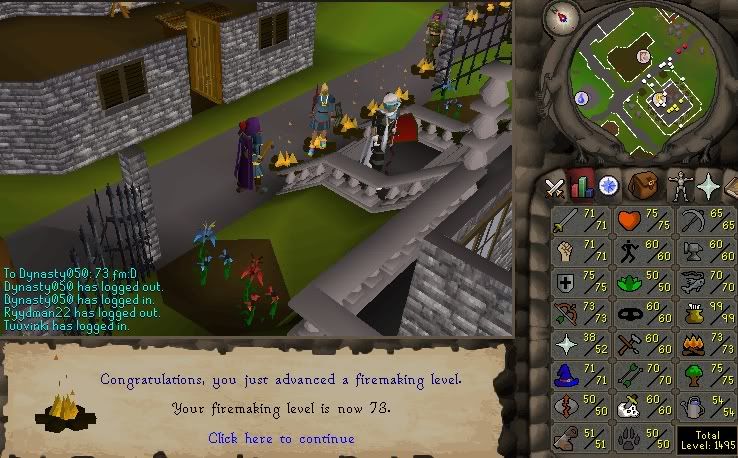Select the Farming watering can skill
The height and width of the screenshot is (458, 738).
[704, 407]
